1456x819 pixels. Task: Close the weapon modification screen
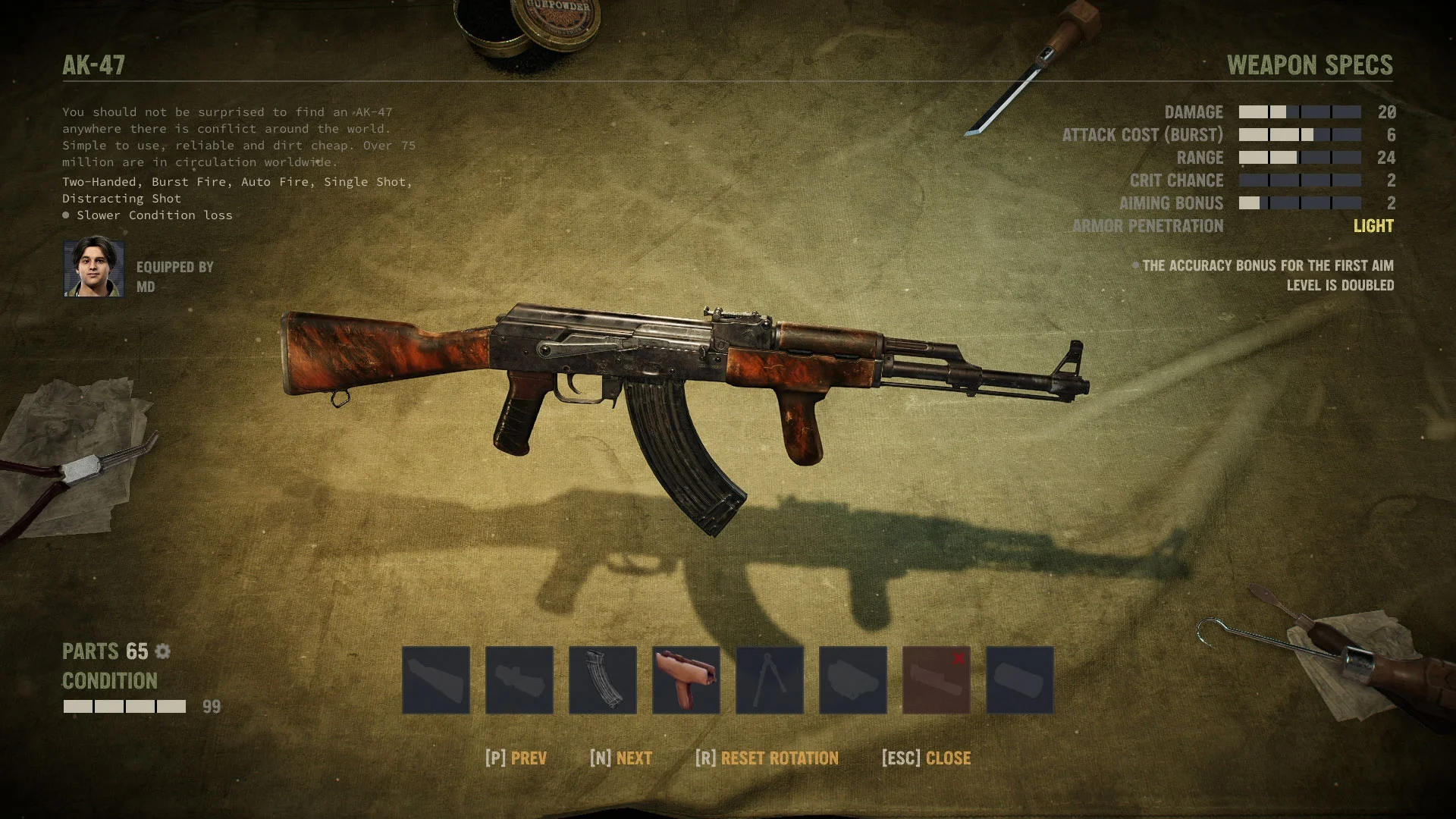(927, 758)
